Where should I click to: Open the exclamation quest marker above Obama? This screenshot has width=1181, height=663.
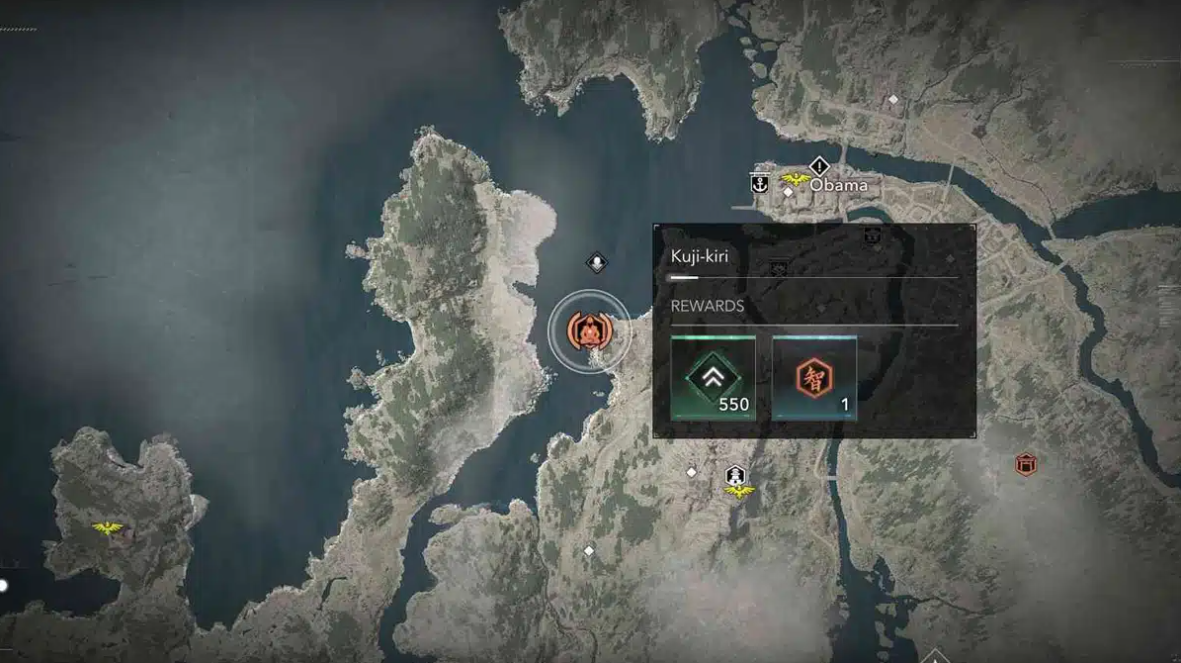[820, 165]
